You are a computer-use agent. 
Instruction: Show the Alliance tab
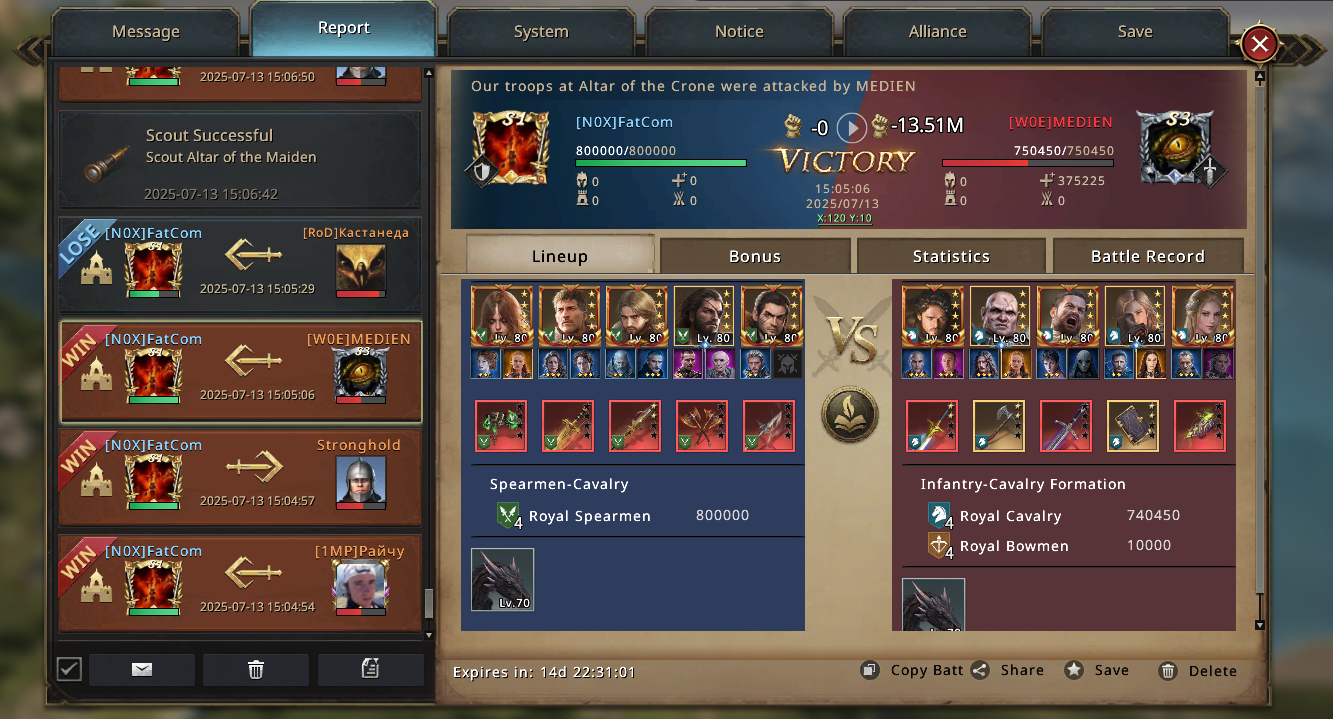pos(937,32)
